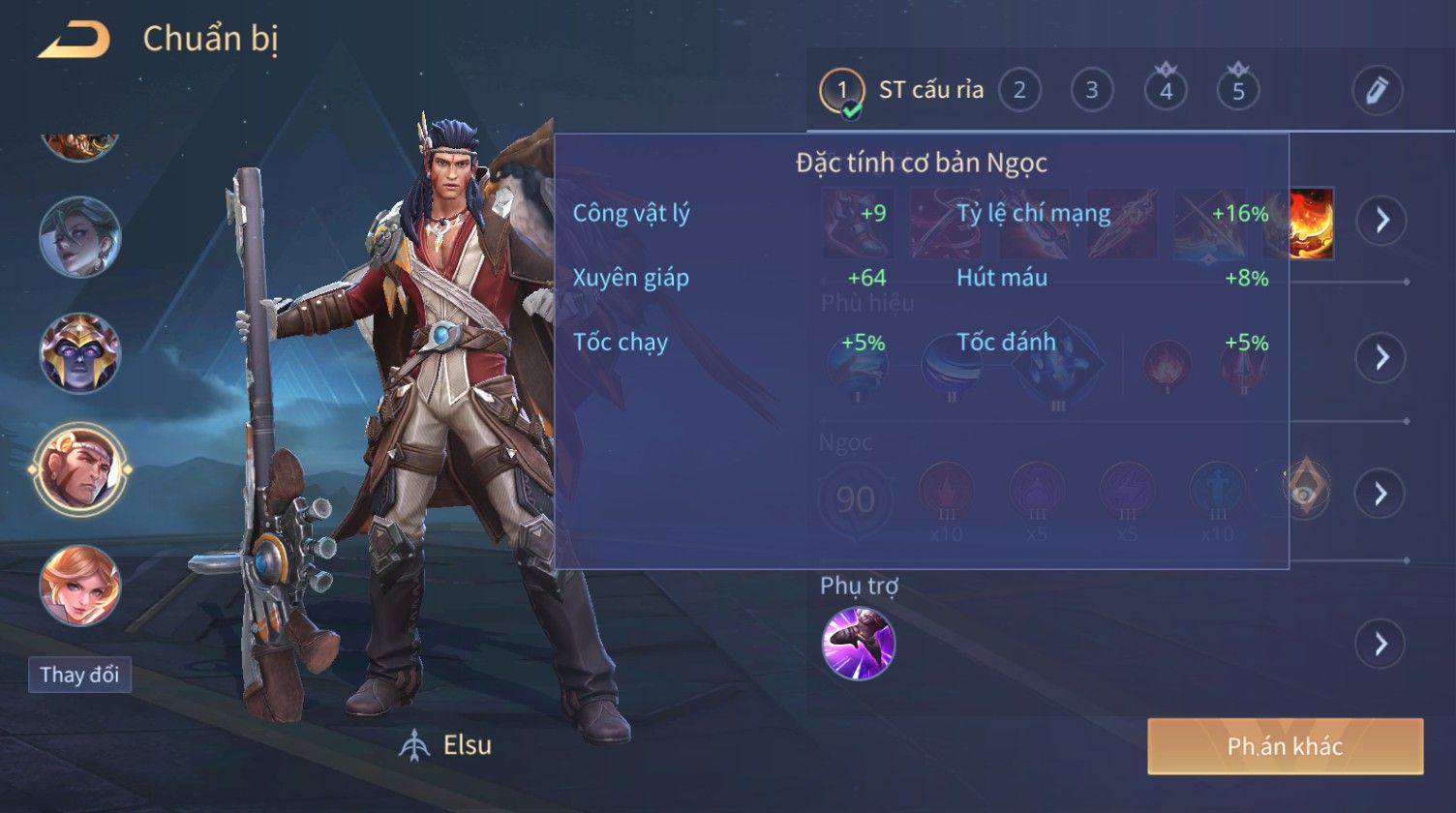This screenshot has height=813, width=1456.
Task: Expand the equipment build arrow
Action: (1380, 221)
